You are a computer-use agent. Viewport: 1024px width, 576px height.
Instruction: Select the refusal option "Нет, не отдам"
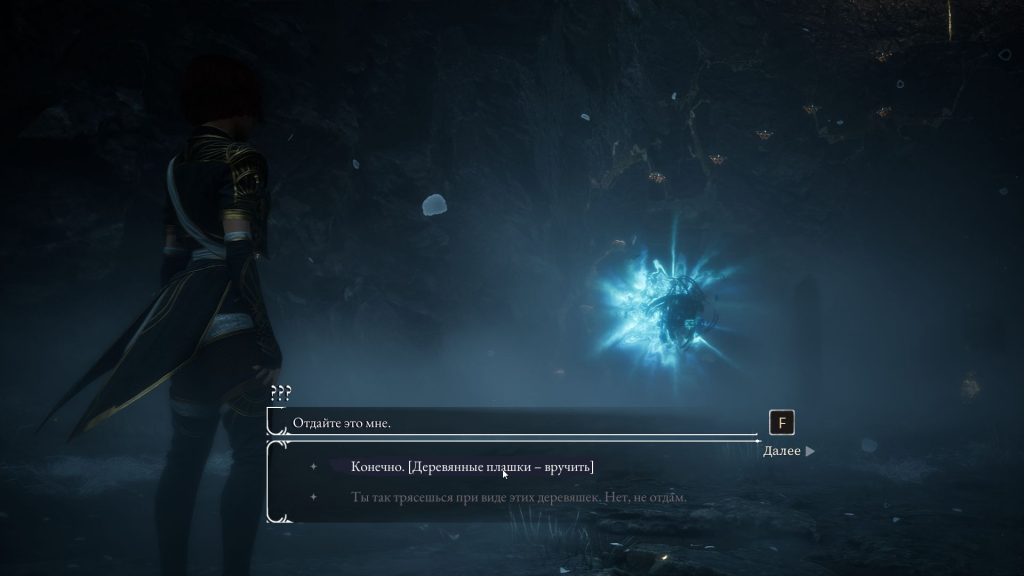pos(519,497)
